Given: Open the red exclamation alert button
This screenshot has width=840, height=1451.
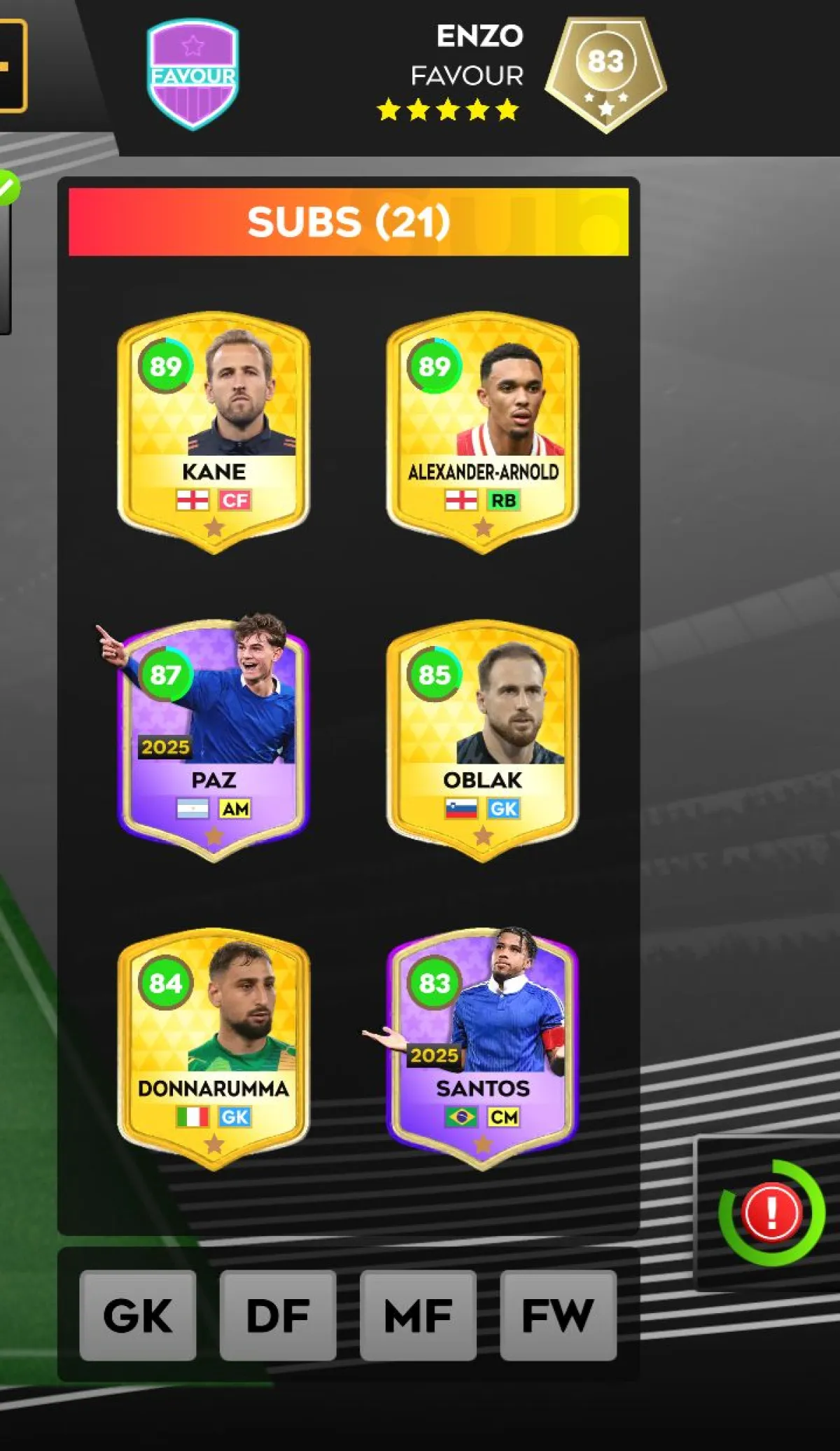Looking at the screenshot, I should (x=771, y=1212).
